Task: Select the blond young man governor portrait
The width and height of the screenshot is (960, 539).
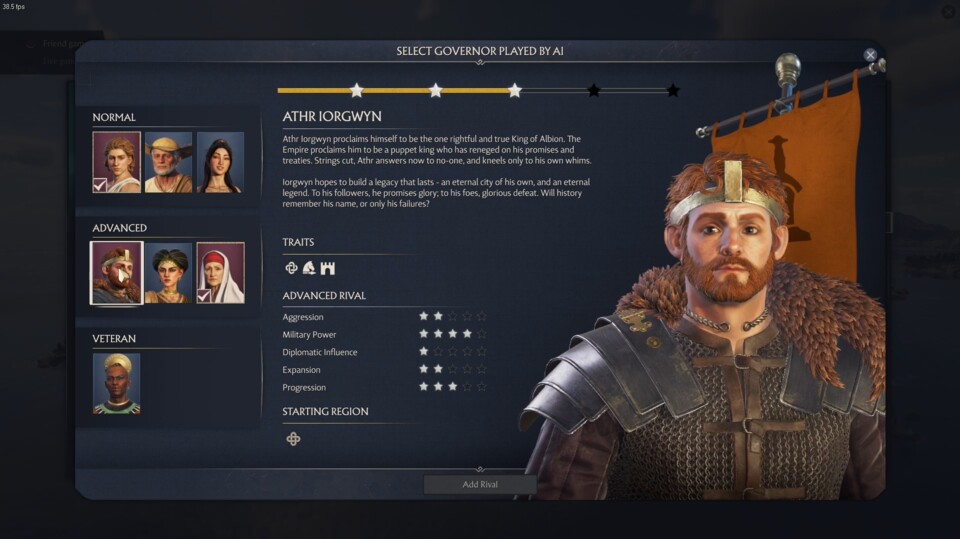Action: (x=117, y=162)
